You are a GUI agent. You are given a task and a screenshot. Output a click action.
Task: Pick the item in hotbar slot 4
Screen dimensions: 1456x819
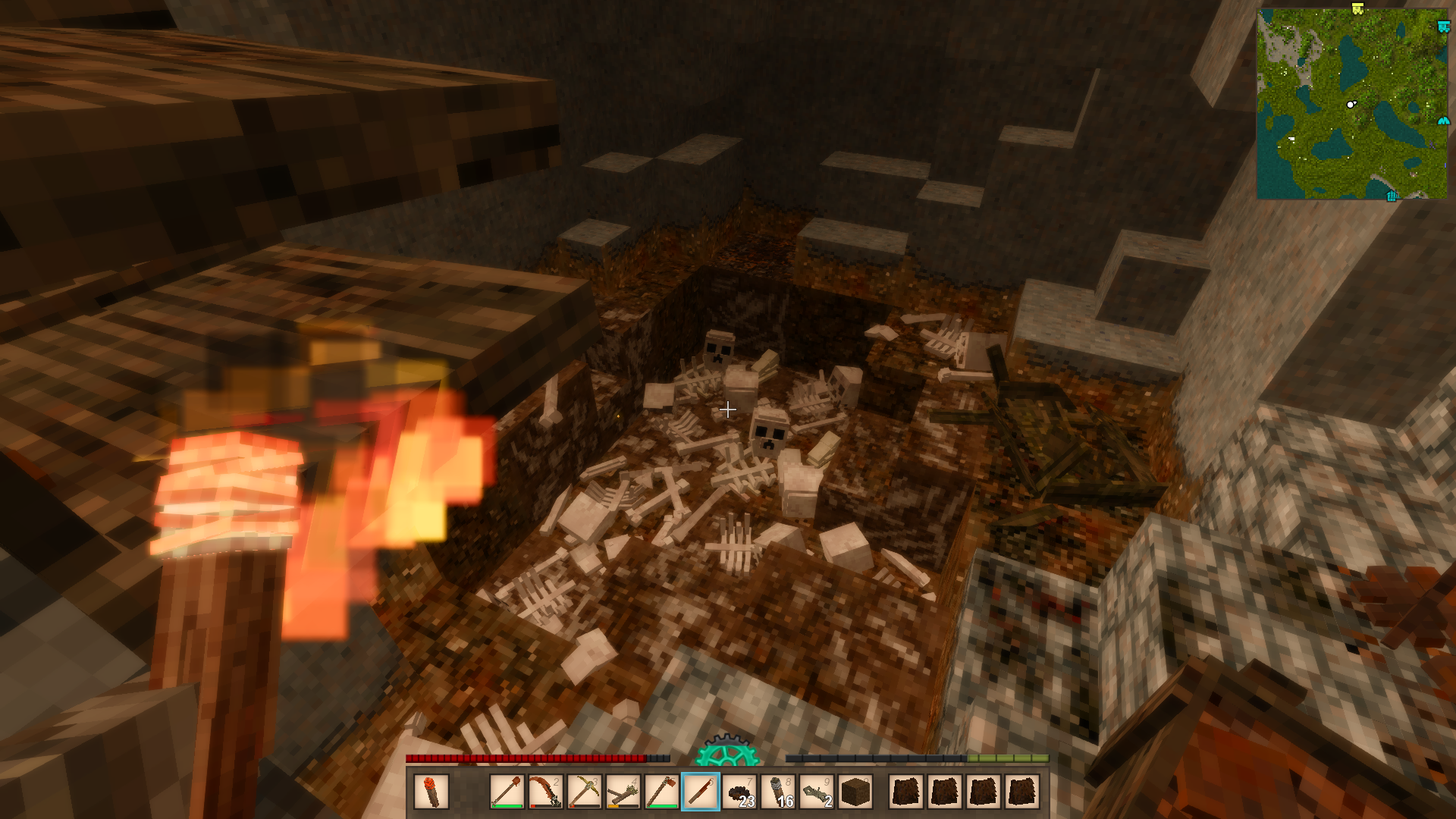point(623,792)
